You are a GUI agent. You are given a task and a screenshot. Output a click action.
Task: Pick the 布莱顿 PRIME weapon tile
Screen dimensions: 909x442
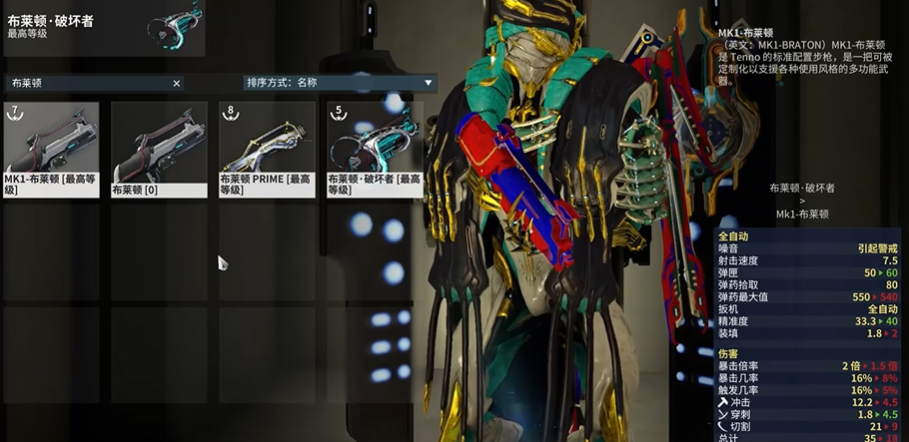click(x=267, y=148)
